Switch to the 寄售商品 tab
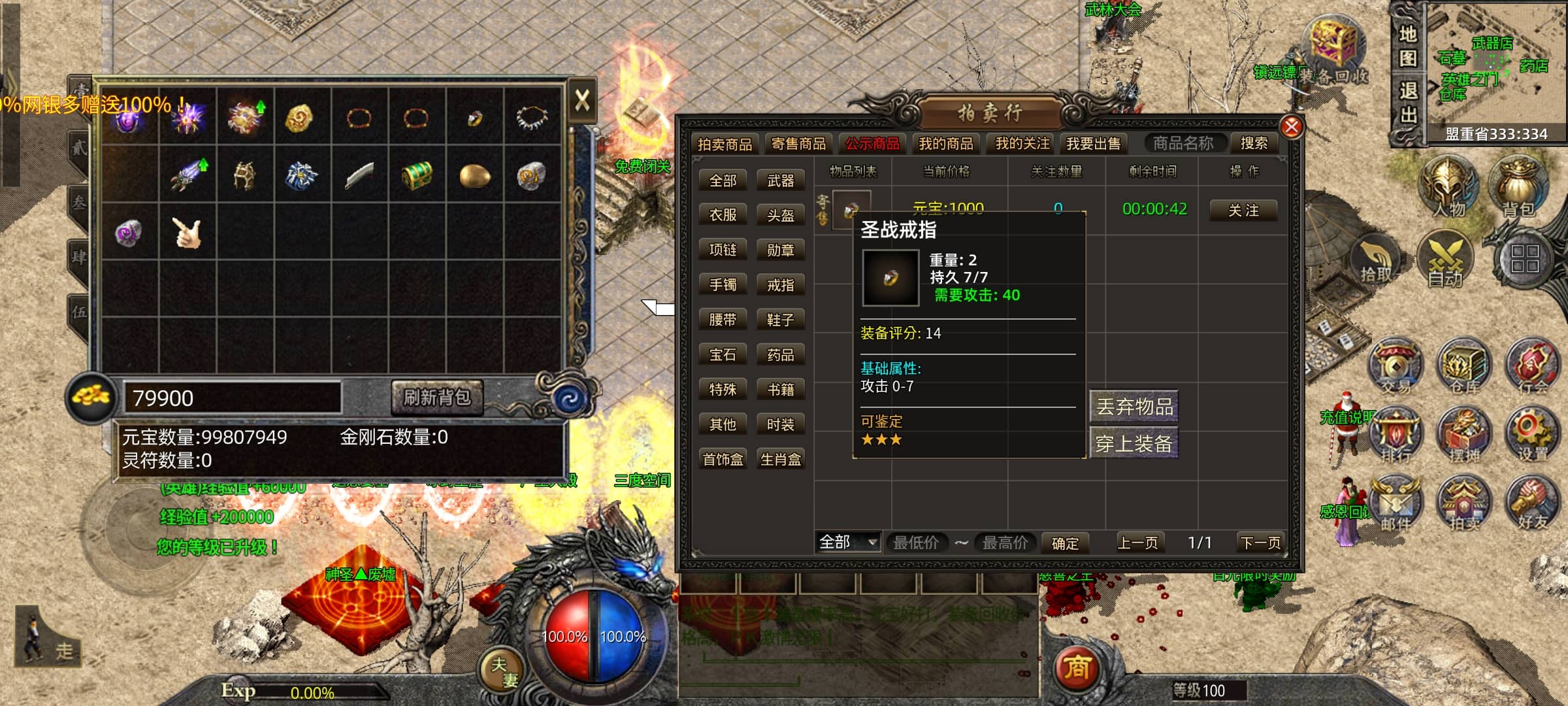Viewport: 1568px width, 706px height. tap(798, 143)
